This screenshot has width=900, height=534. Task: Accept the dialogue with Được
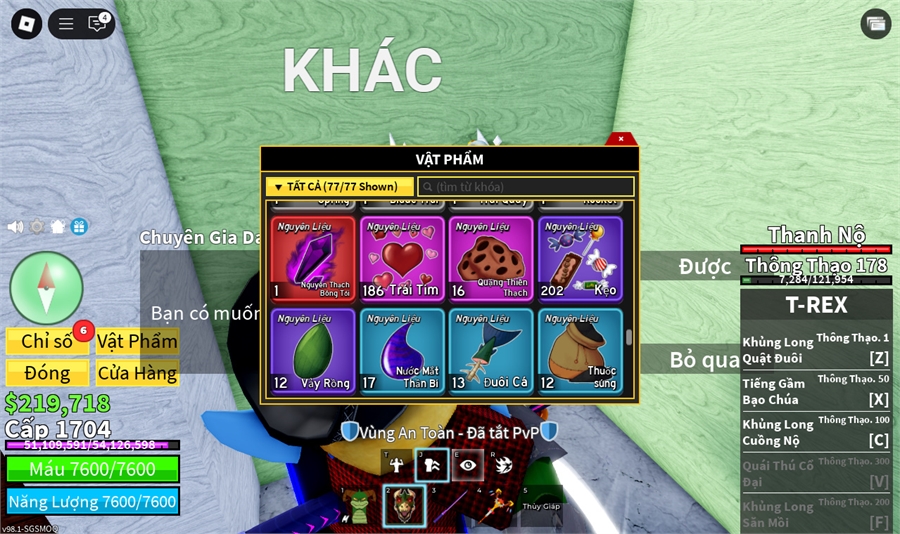(x=704, y=267)
